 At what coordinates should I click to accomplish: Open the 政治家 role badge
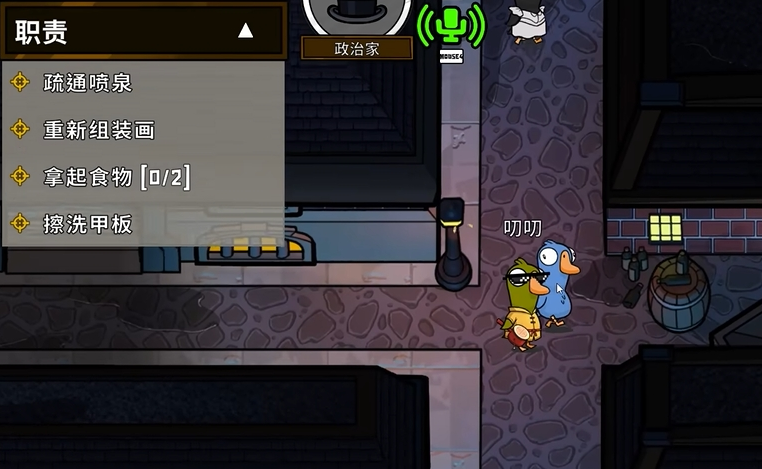tap(357, 48)
